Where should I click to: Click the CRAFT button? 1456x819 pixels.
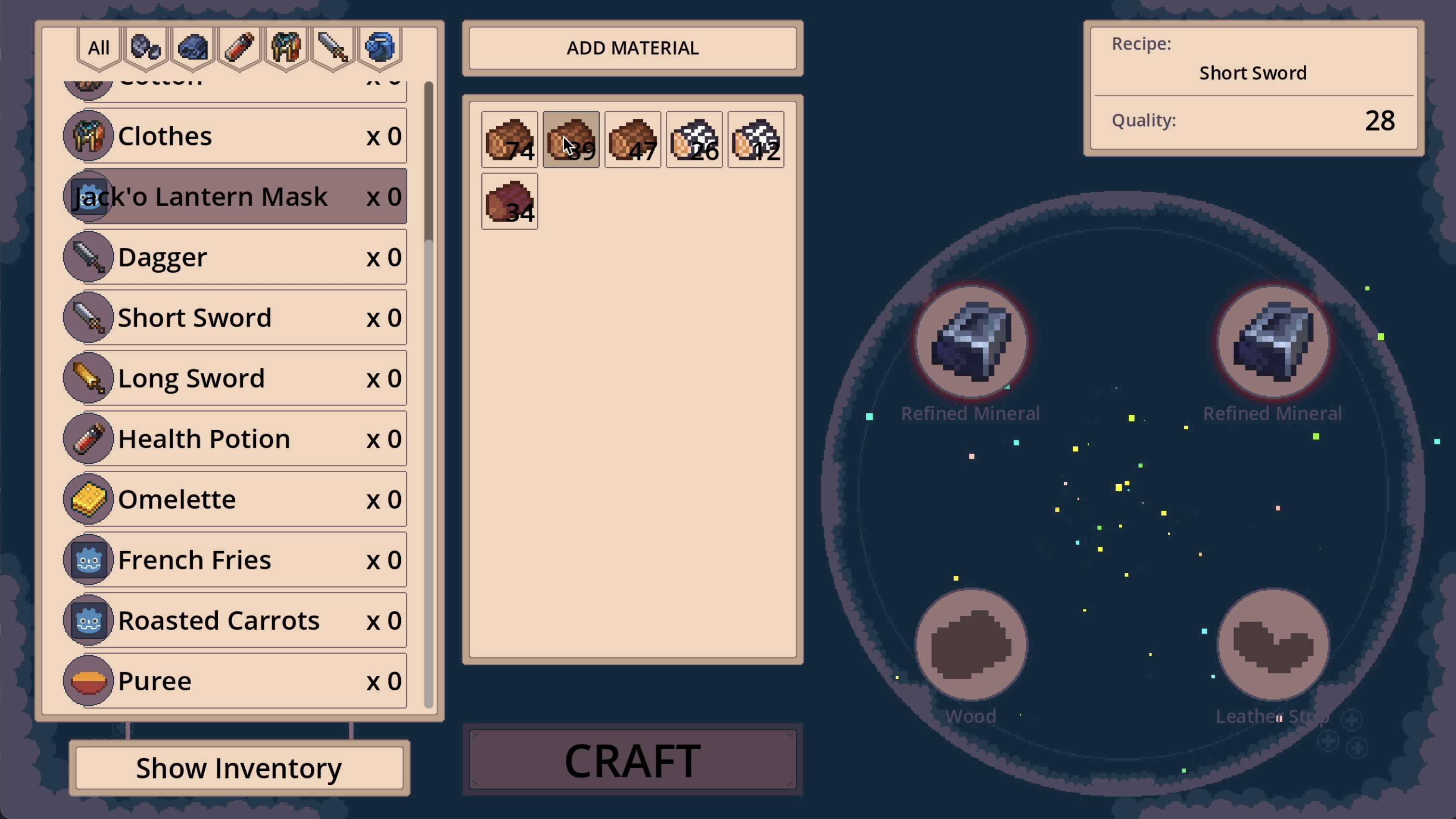point(633,760)
